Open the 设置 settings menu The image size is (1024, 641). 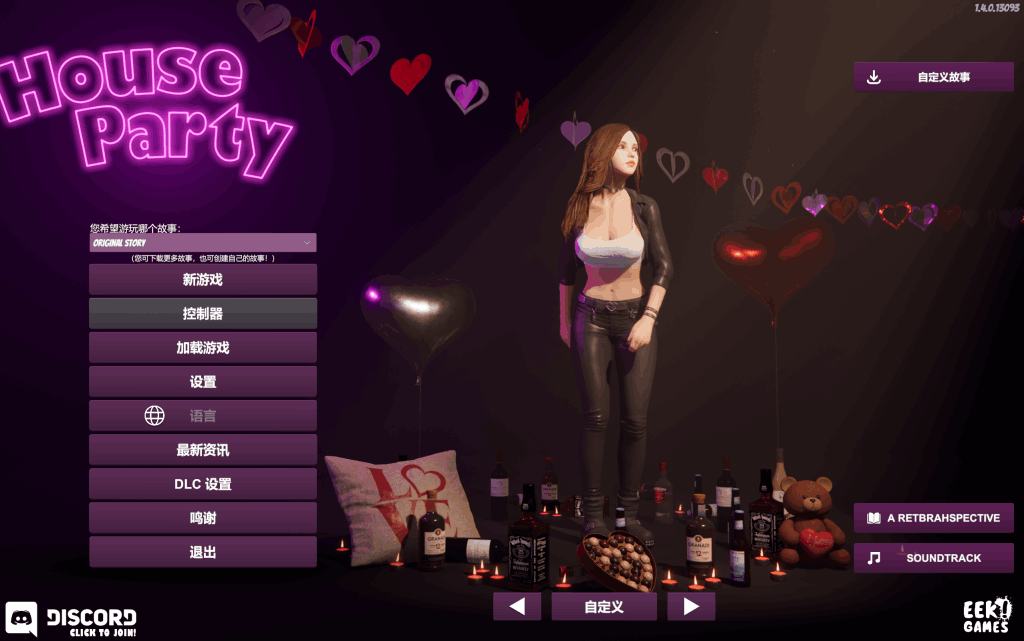click(203, 382)
